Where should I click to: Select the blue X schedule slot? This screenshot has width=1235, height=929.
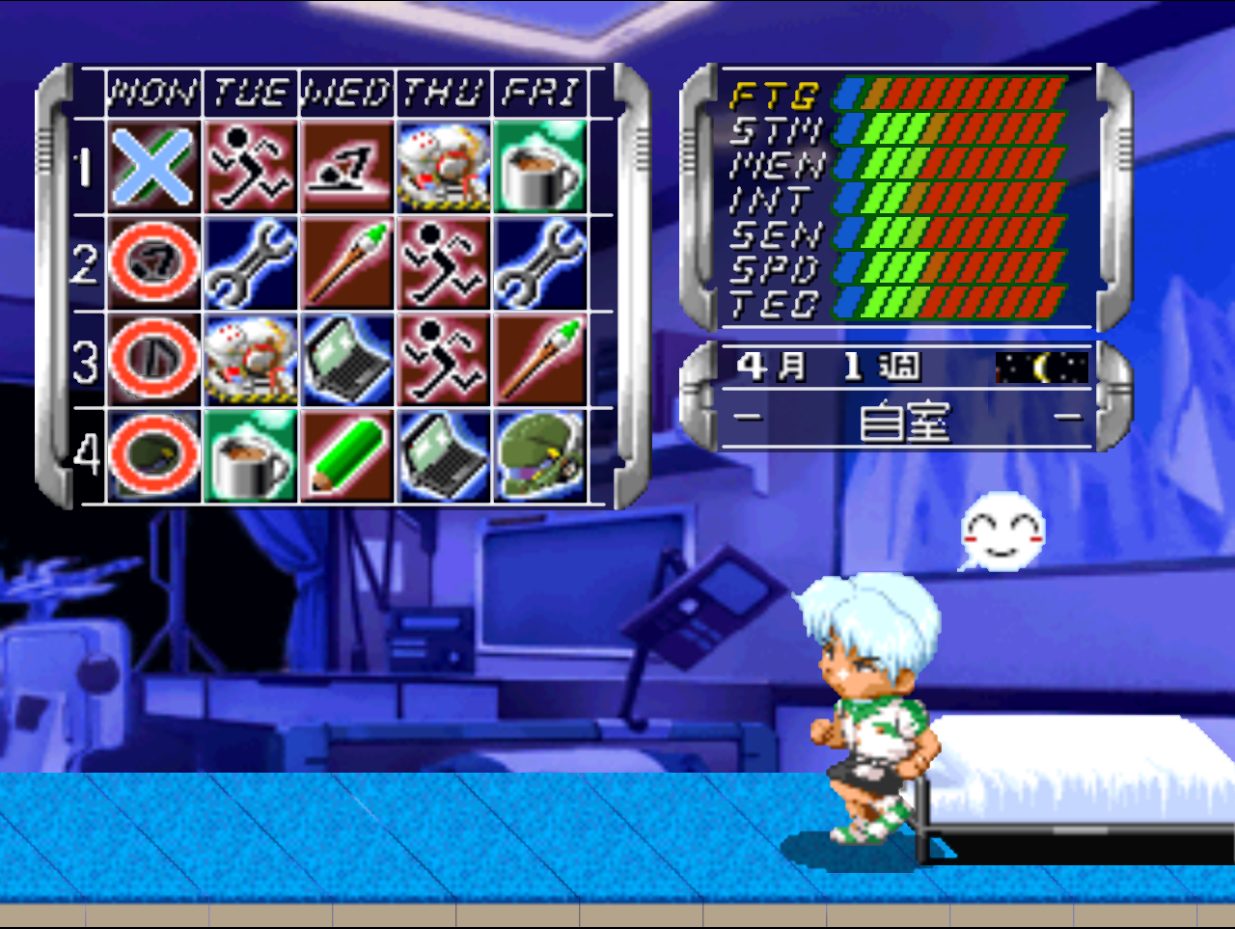coord(153,167)
